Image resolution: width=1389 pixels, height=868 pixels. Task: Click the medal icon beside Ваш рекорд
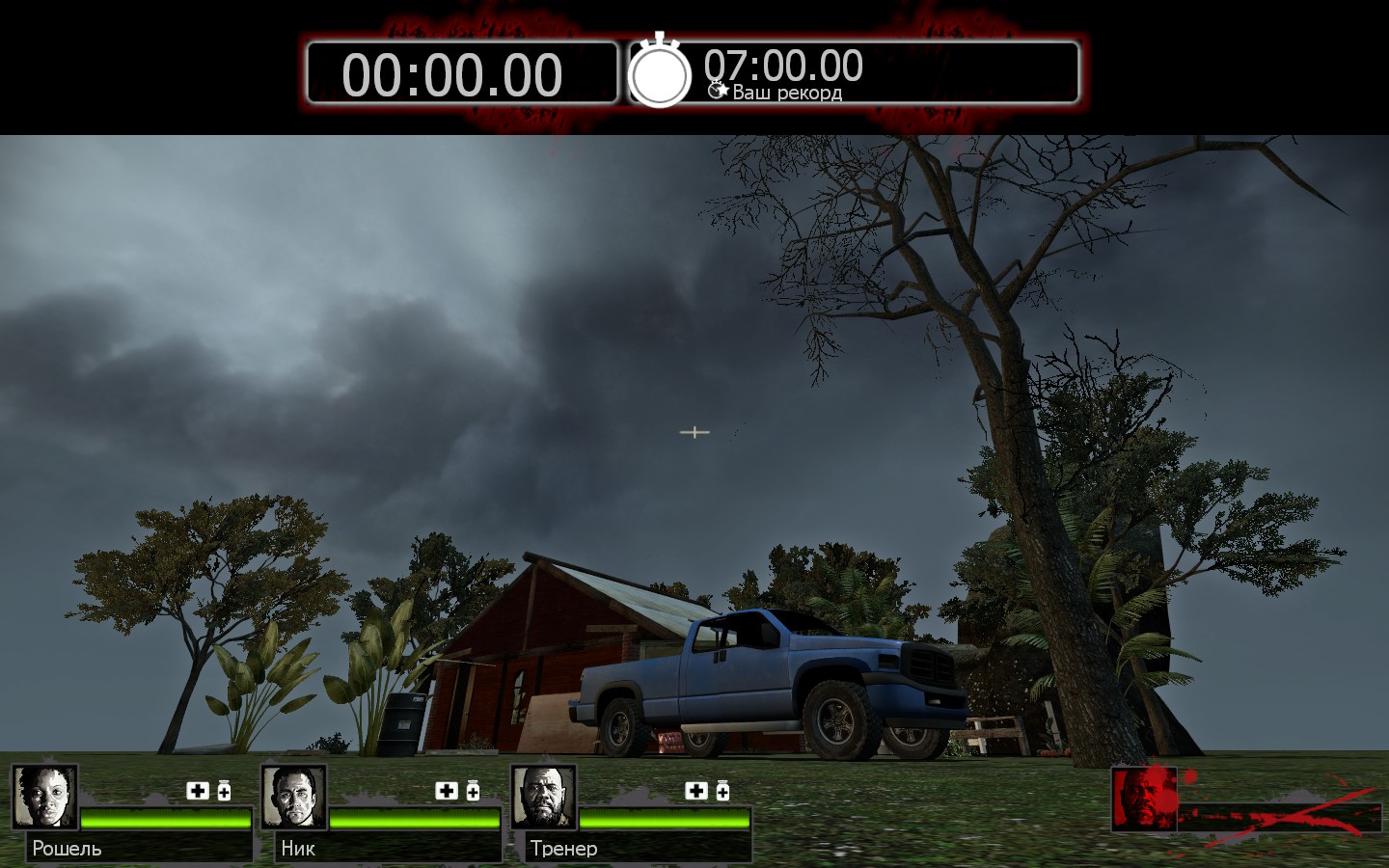pyautogui.click(x=718, y=91)
